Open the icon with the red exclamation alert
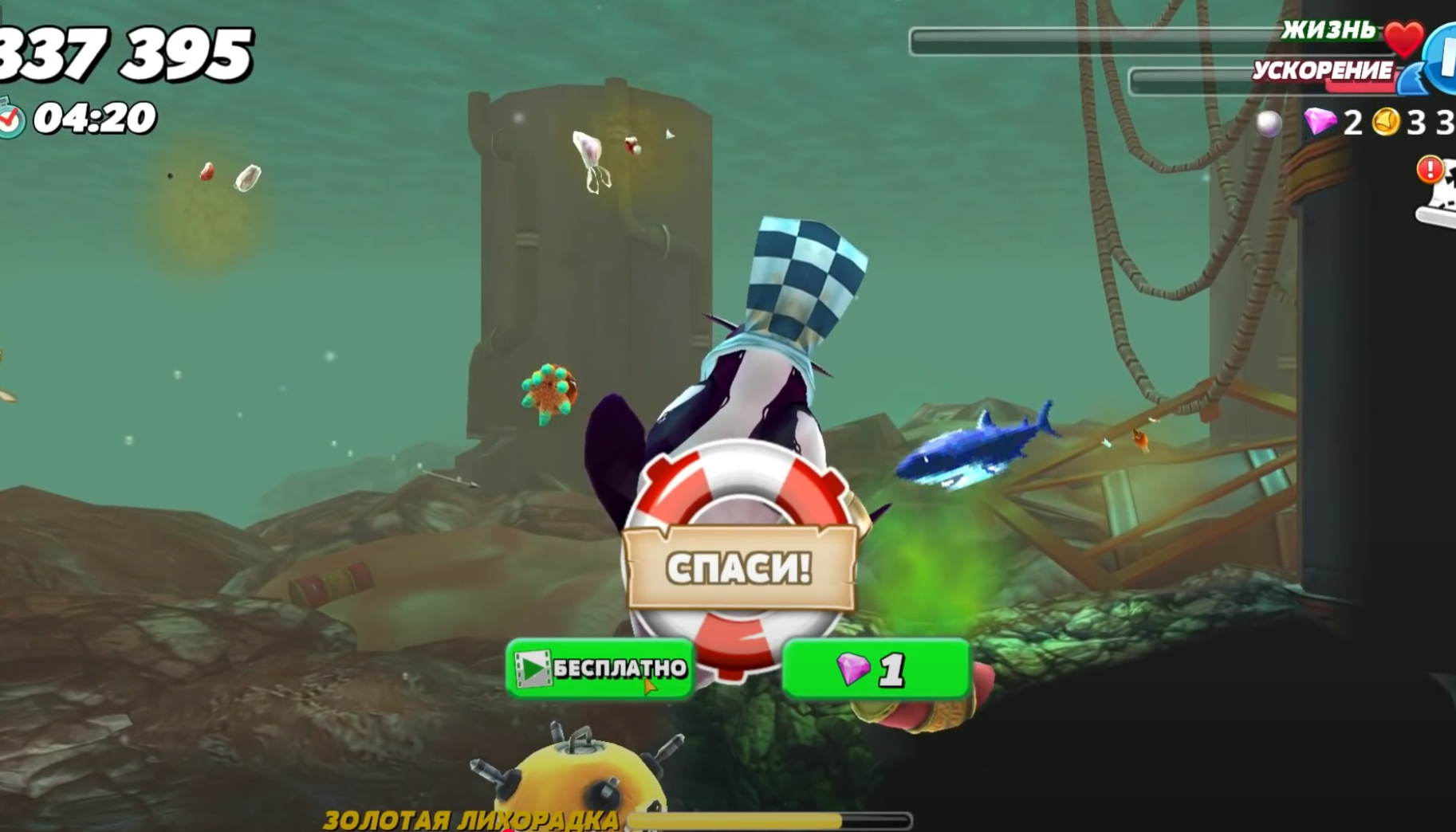This screenshot has width=1456, height=832. (1440, 191)
